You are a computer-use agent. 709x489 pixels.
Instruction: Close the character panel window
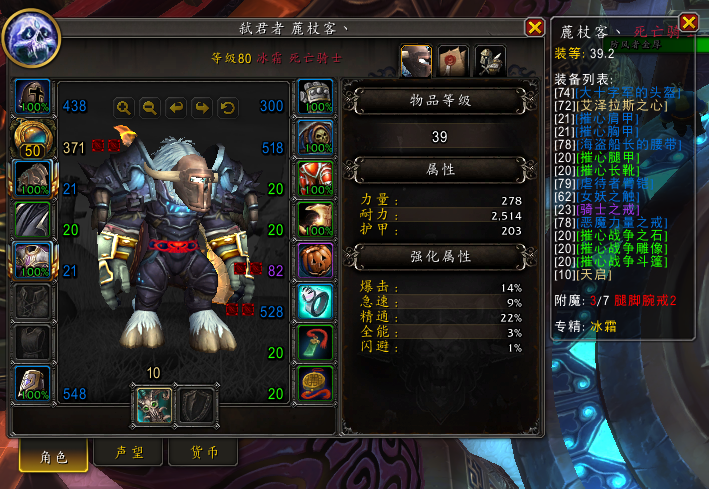[535, 29]
